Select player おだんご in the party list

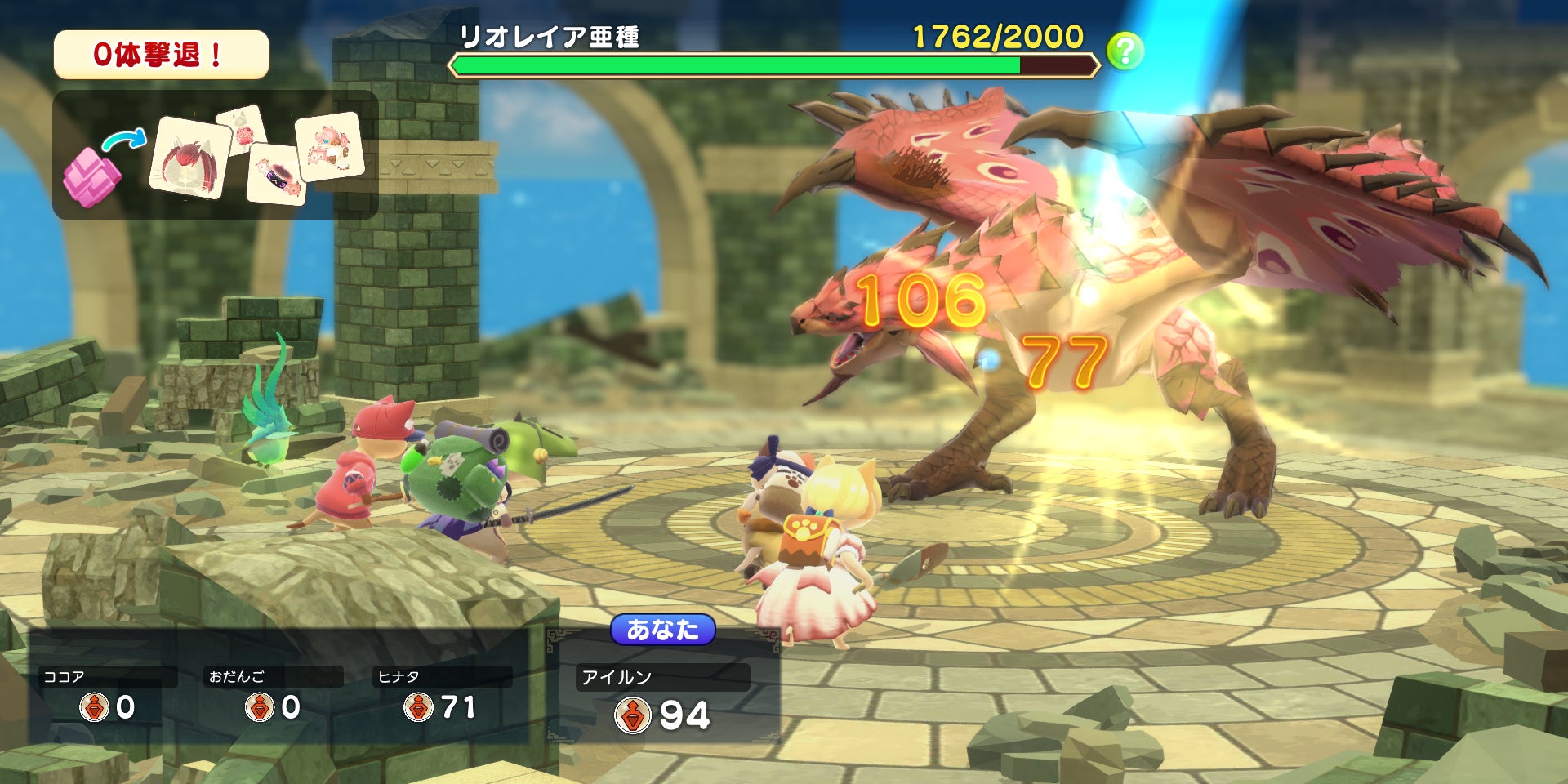272,696
